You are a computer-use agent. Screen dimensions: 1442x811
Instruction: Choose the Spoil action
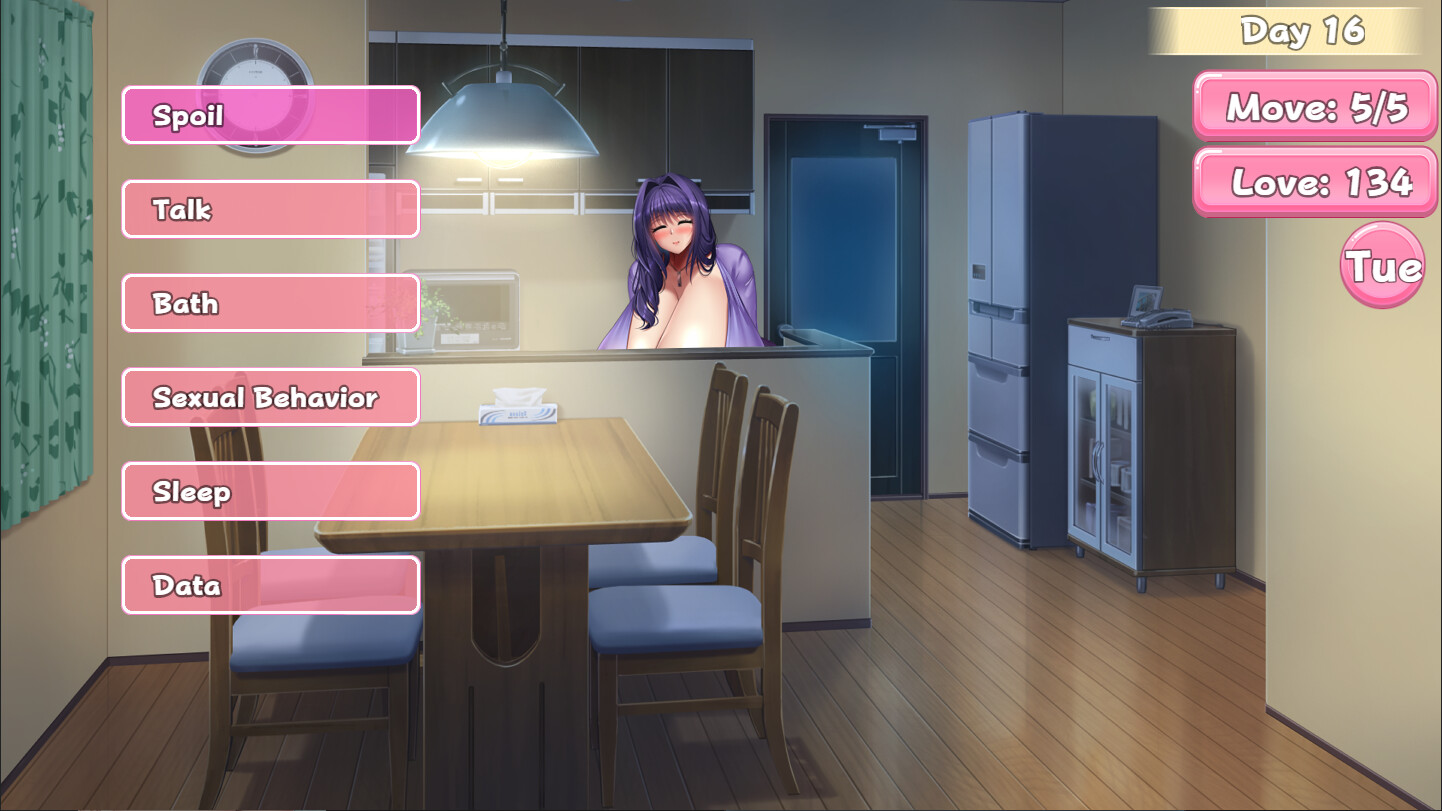pyautogui.click(x=270, y=115)
